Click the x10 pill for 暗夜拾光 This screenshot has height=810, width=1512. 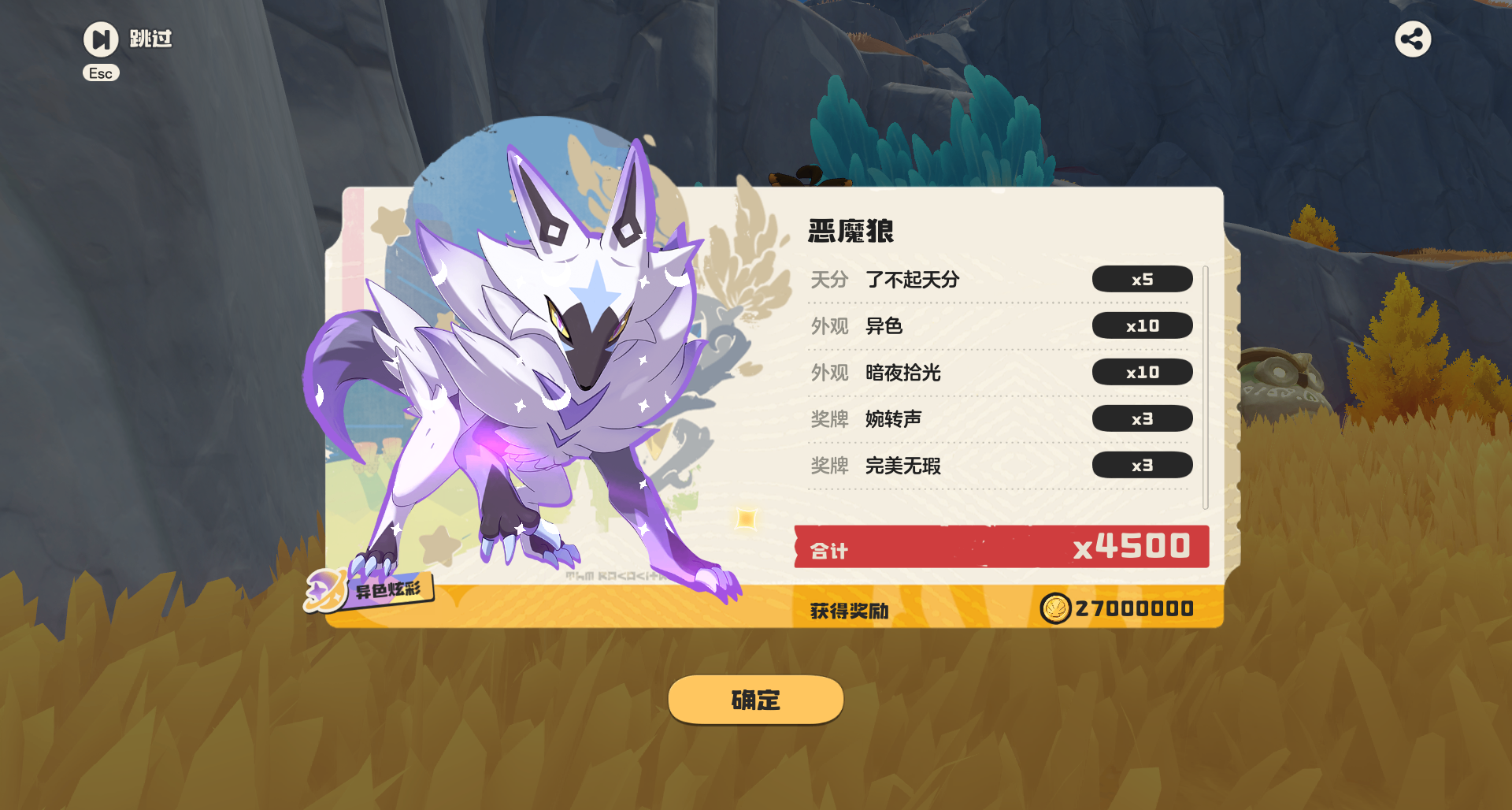(x=1143, y=372)
